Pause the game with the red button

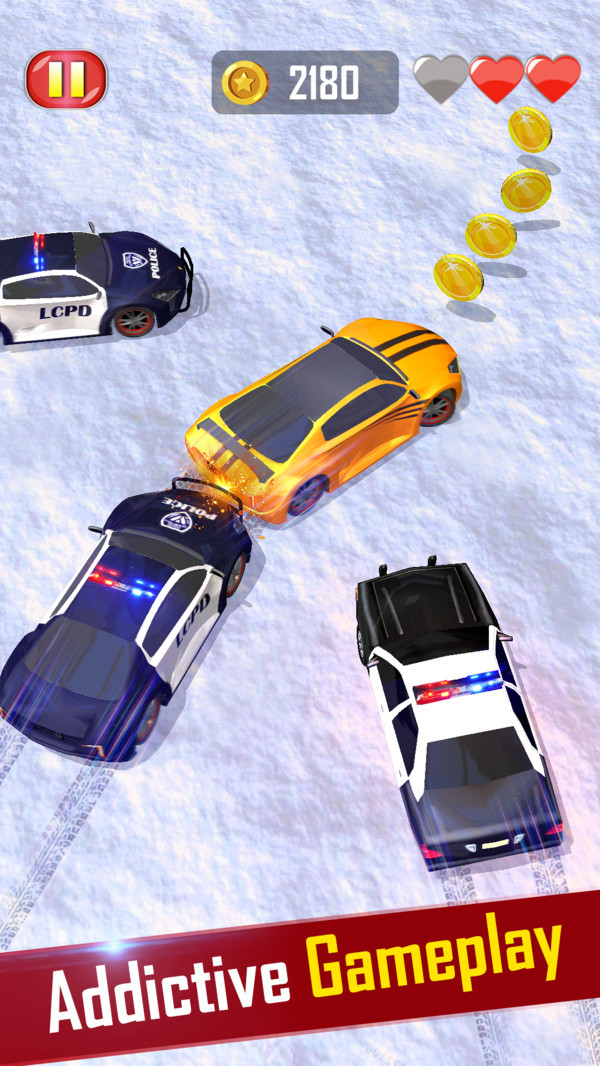(66, 80)
